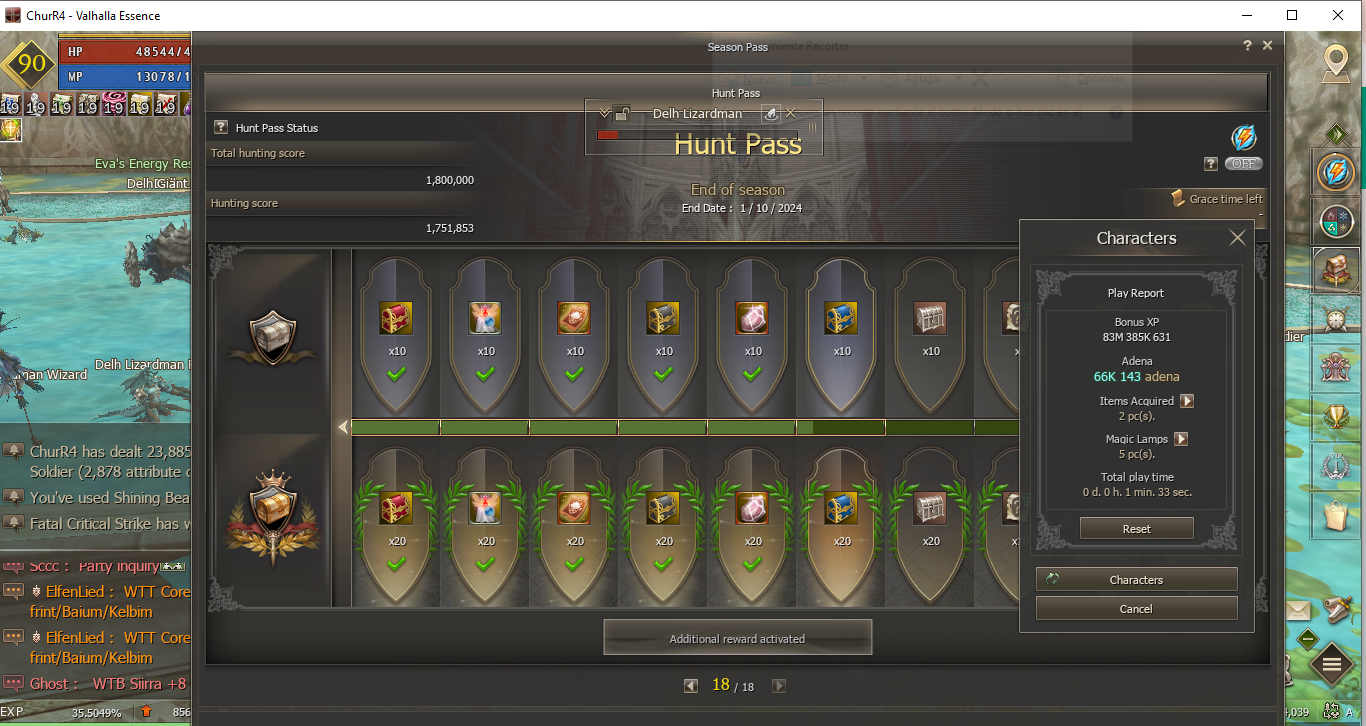This screenshot has width=1366, height=726.
Task: Close the Season Pass window
Action: 1267,46
